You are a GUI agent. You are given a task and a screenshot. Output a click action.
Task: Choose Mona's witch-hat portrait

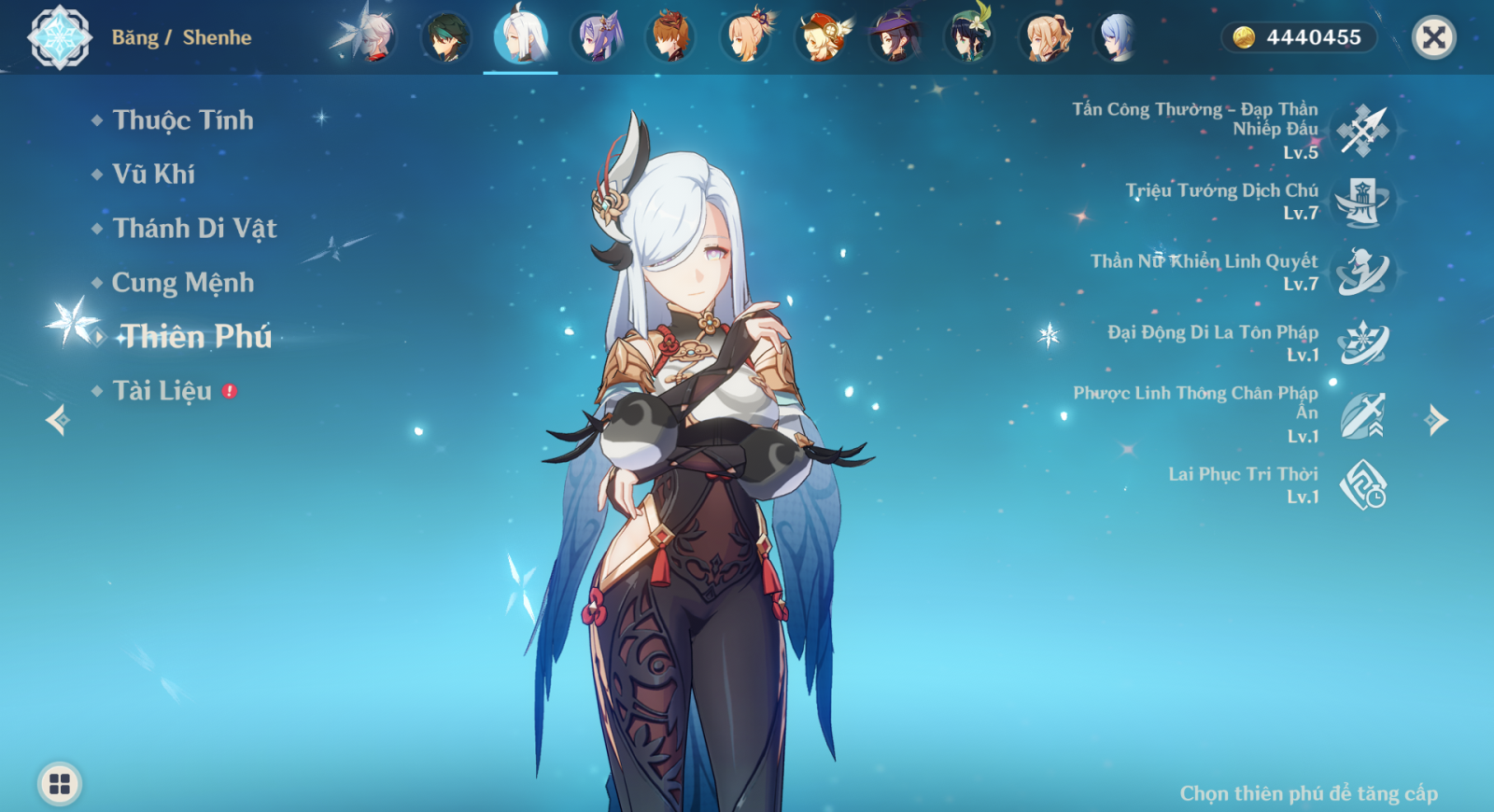(895, 38)
